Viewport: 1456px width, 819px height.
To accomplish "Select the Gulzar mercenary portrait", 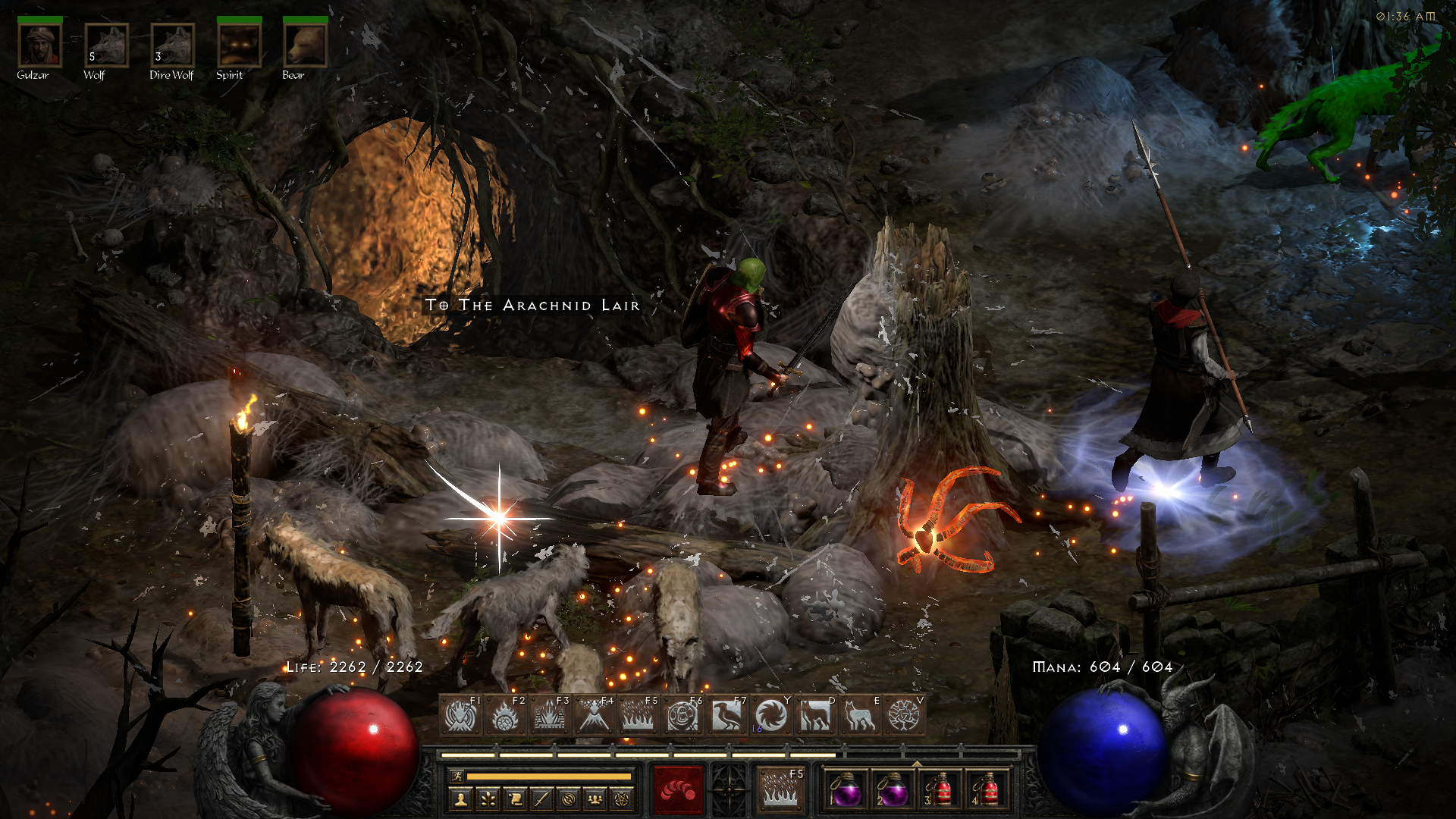I will pyautogui.click(x=39, y=45).
